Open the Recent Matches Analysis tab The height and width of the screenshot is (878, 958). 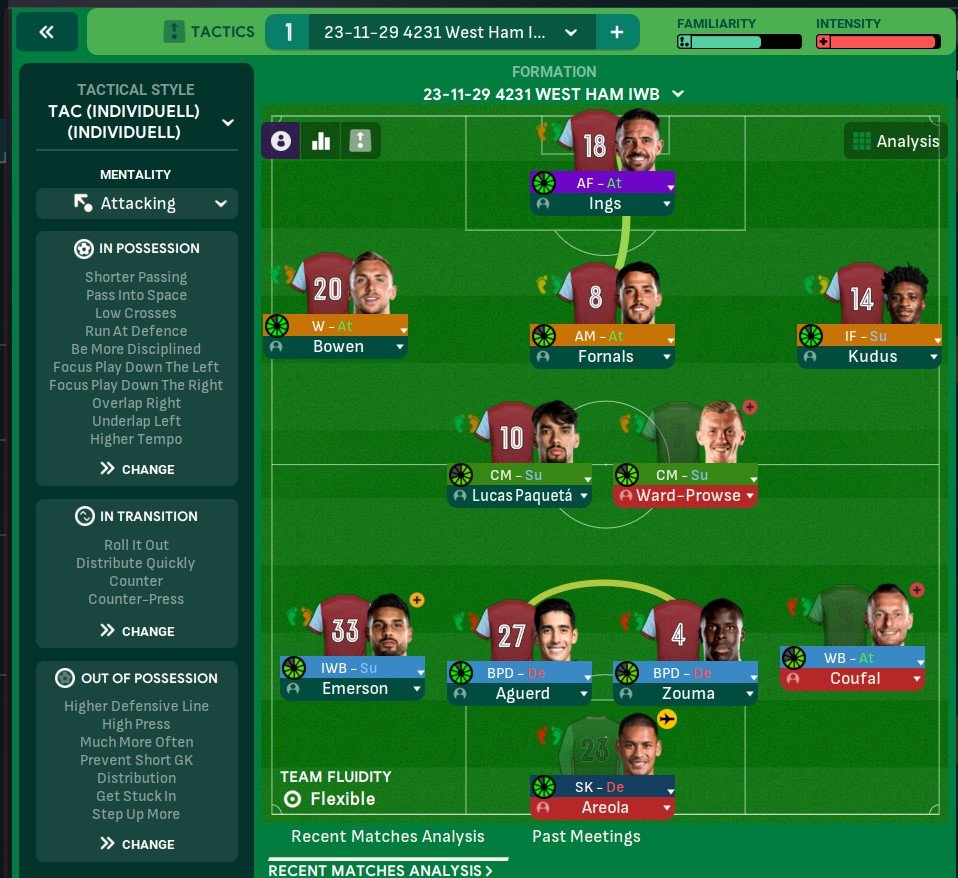point(387,836)
